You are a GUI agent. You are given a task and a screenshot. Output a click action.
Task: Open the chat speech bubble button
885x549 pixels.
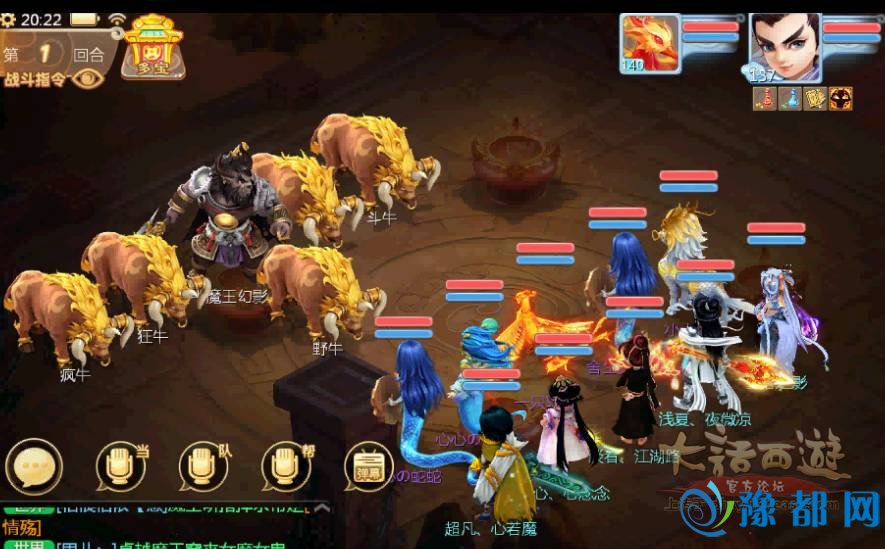coord(35,466)
